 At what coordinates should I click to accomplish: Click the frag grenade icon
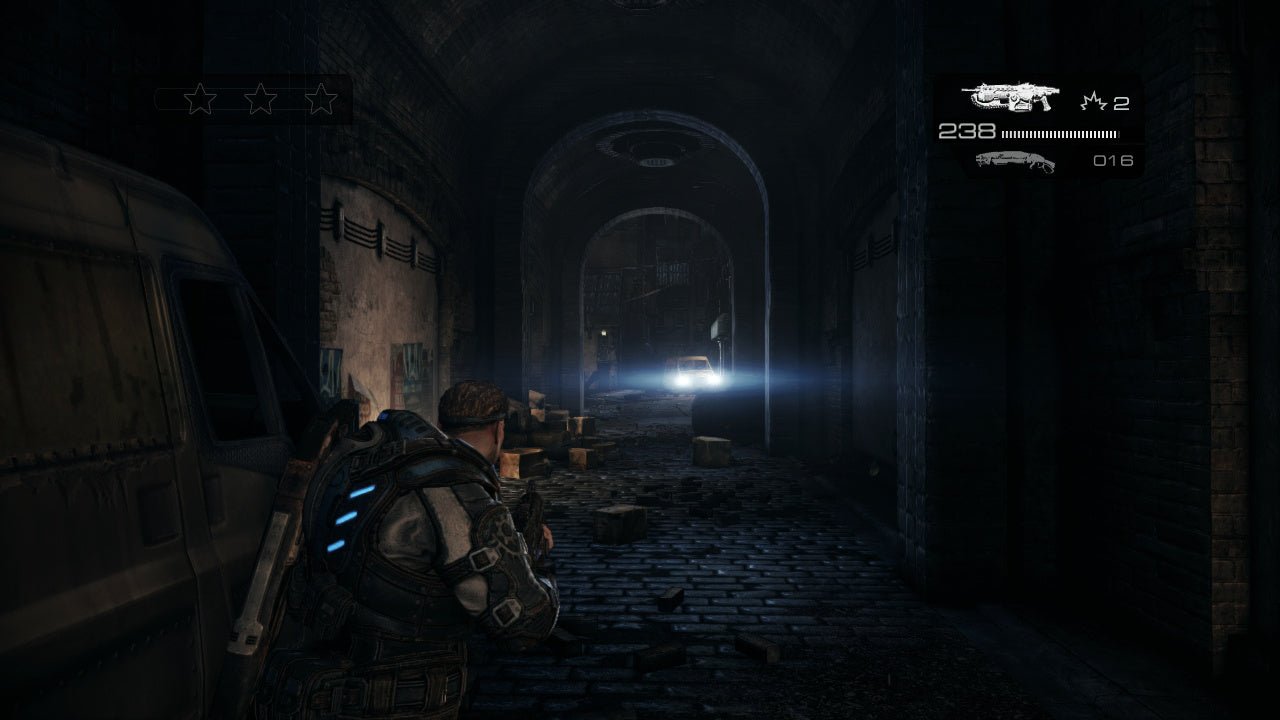click(1093, 102)
